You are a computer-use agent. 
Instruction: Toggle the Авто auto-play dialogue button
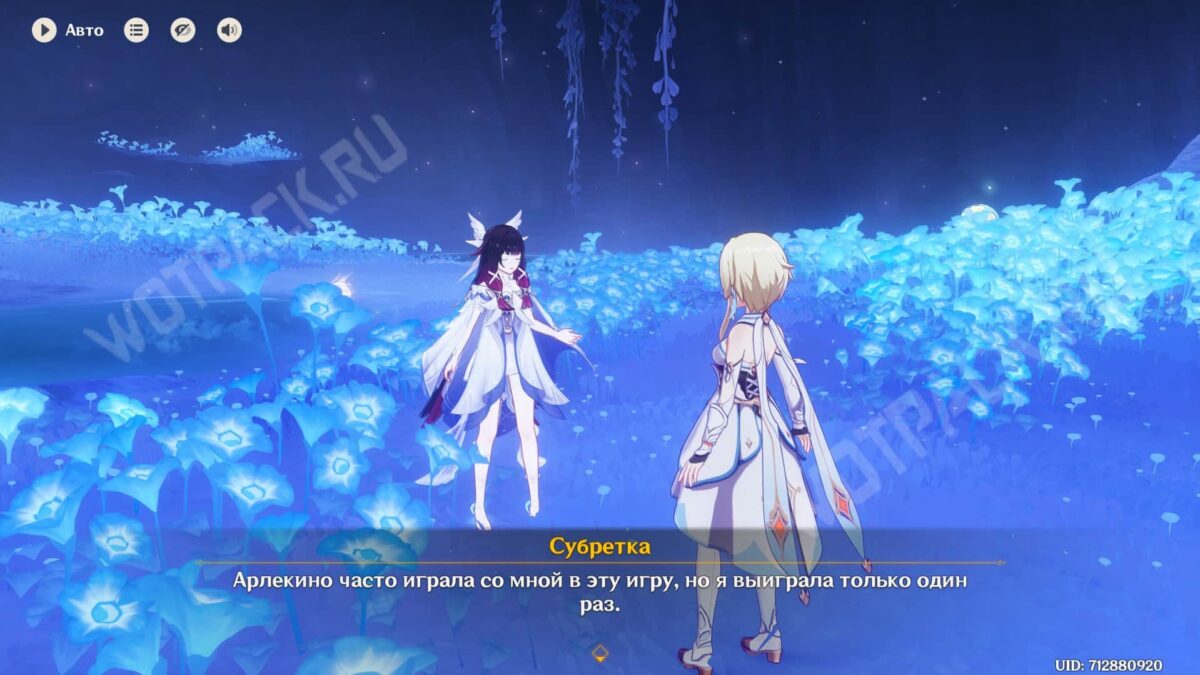click(x=44, y=30)
